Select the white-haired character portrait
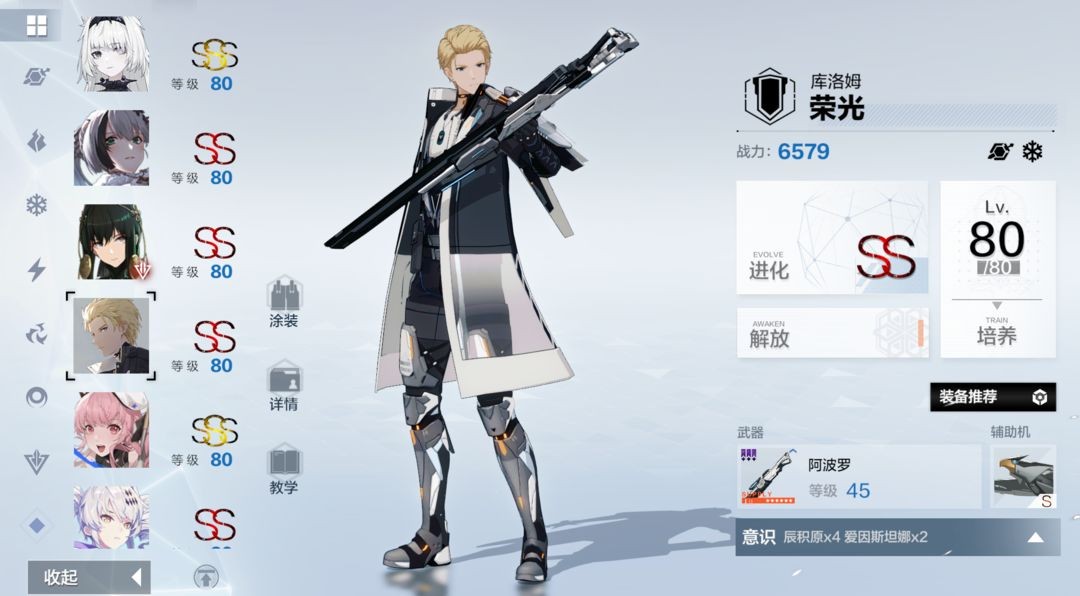 [x=112, y=53]
